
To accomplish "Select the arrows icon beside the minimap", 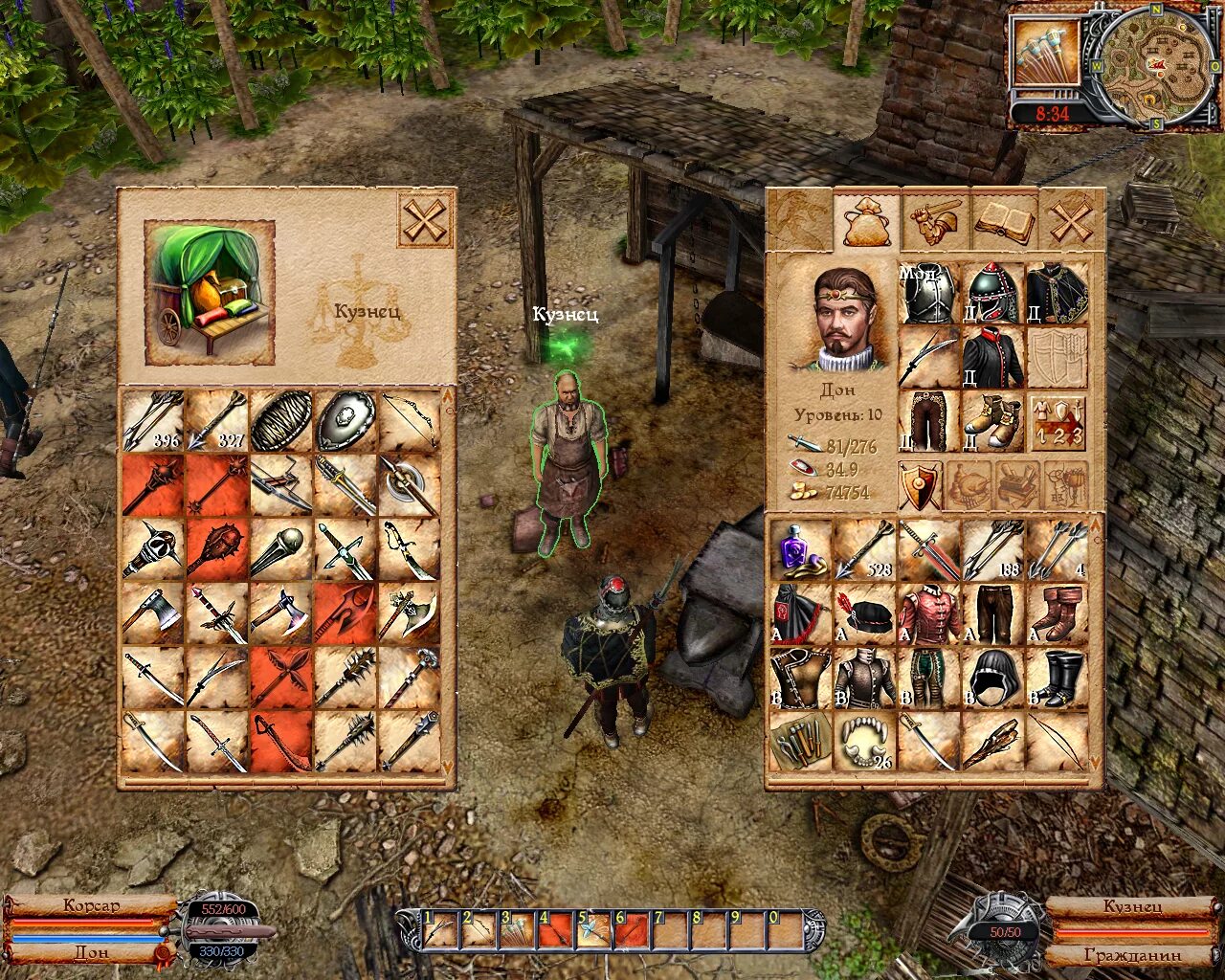I will point(1047,53).
